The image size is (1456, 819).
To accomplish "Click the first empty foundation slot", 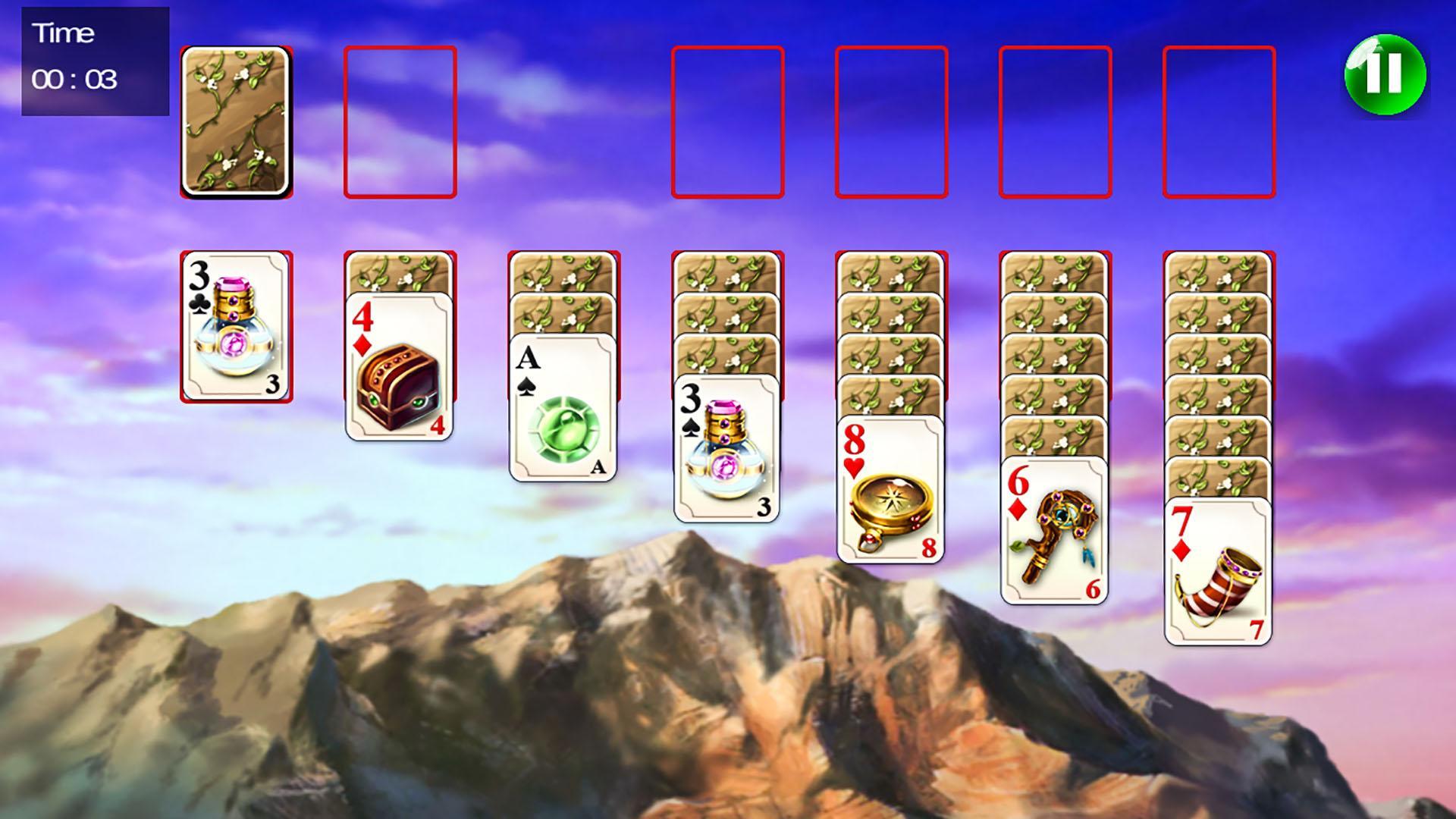I will (x=728, y=124).
